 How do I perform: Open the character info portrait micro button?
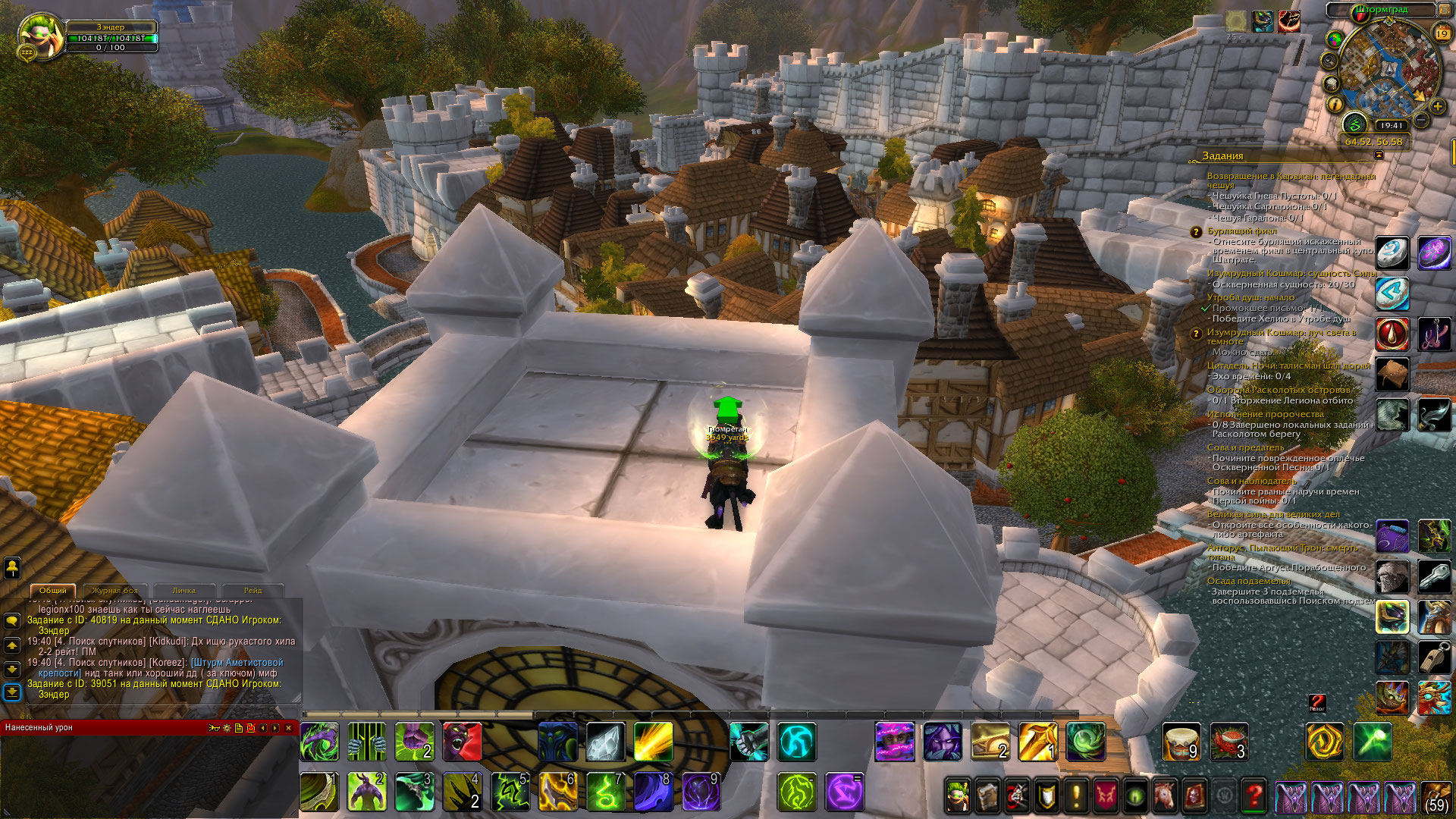coord(958,796)
